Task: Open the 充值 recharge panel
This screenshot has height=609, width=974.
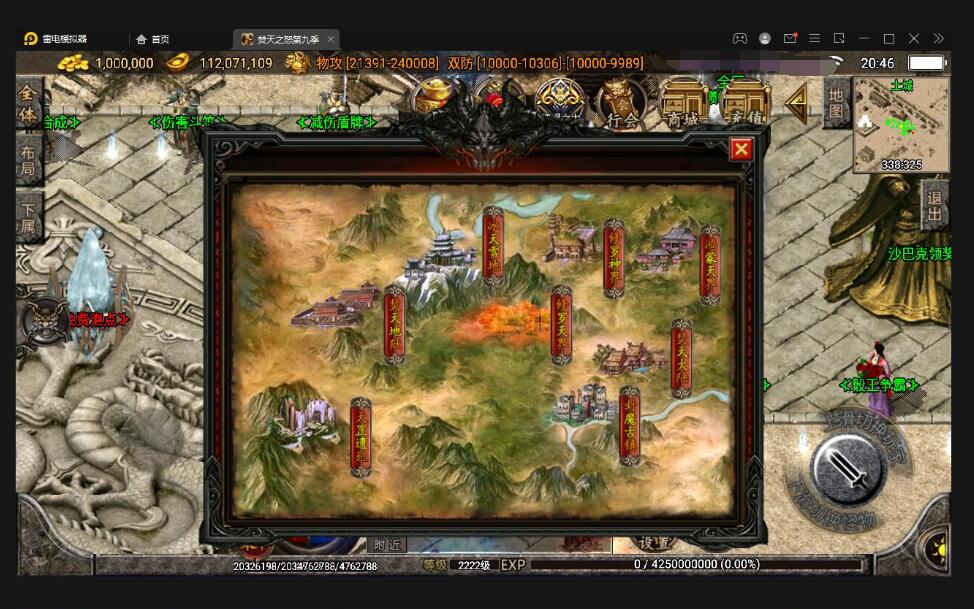Action: coord(746,103)
